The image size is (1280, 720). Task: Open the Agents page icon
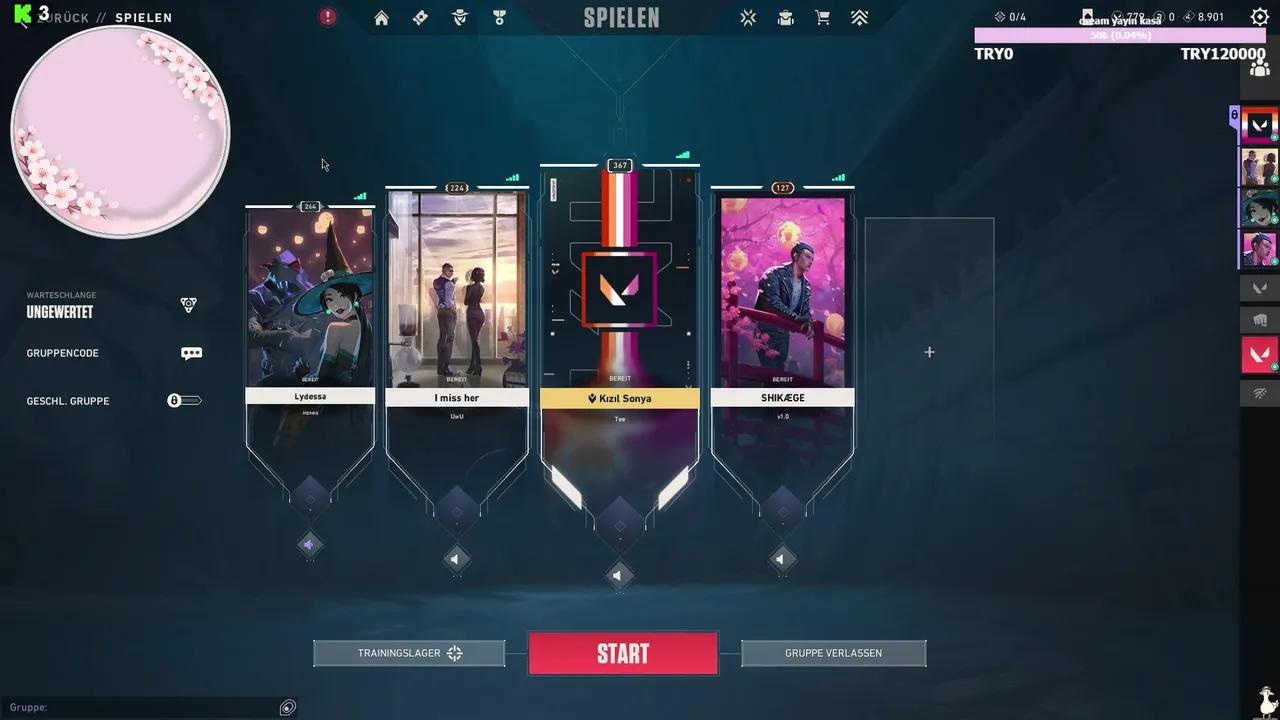pos(460,17)
